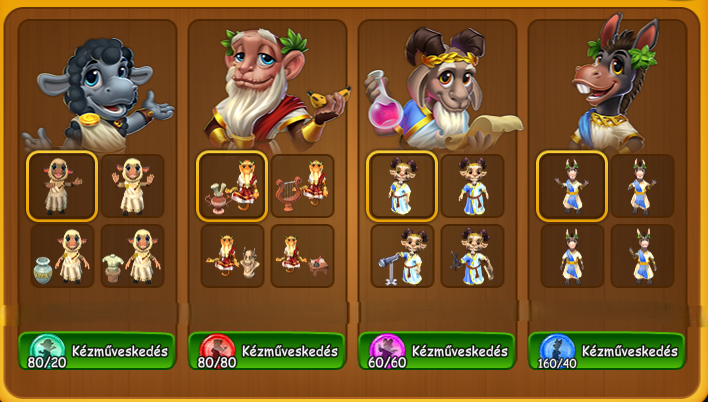Image resolution: width=708 pixels, height=402 pixels.
Task: Select the highlighted donkey villager tile
Action: tap(572, 186)
